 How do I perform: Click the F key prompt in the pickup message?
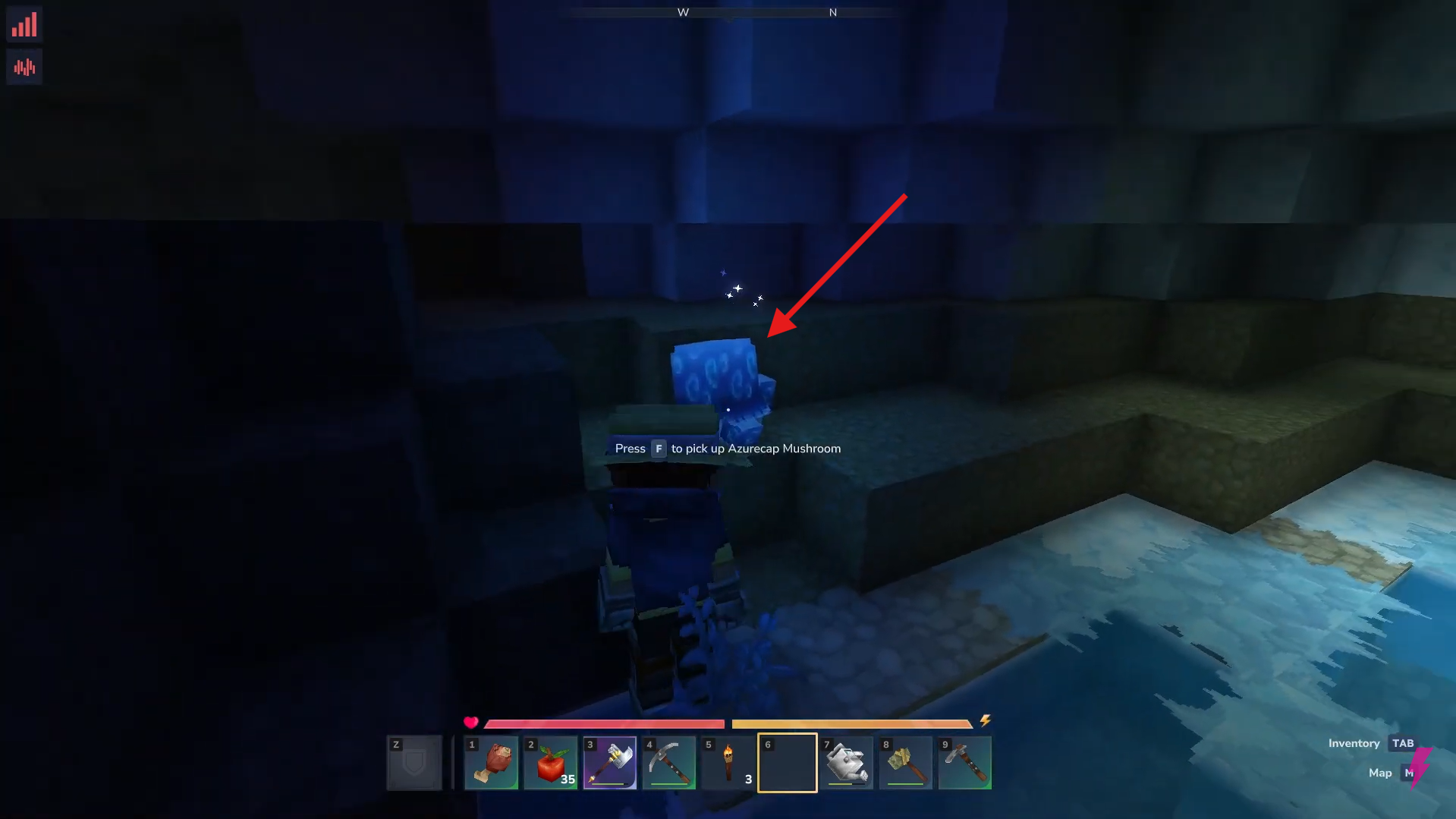[657, 448]
